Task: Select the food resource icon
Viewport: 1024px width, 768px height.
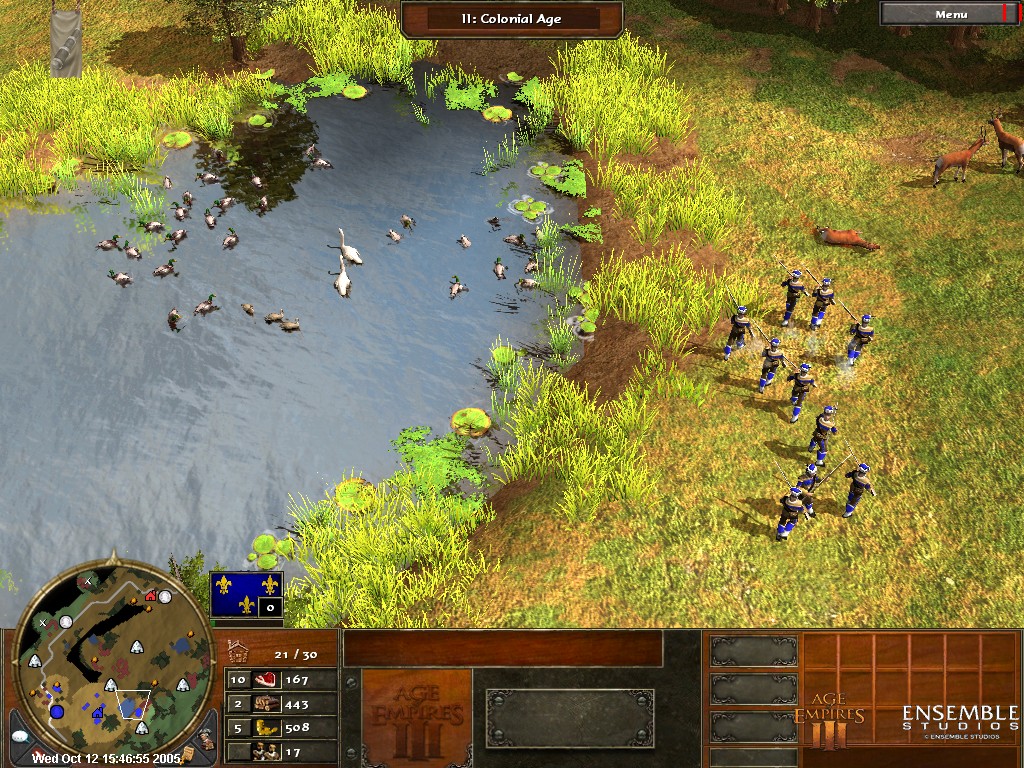Action: tap(266, 680)
